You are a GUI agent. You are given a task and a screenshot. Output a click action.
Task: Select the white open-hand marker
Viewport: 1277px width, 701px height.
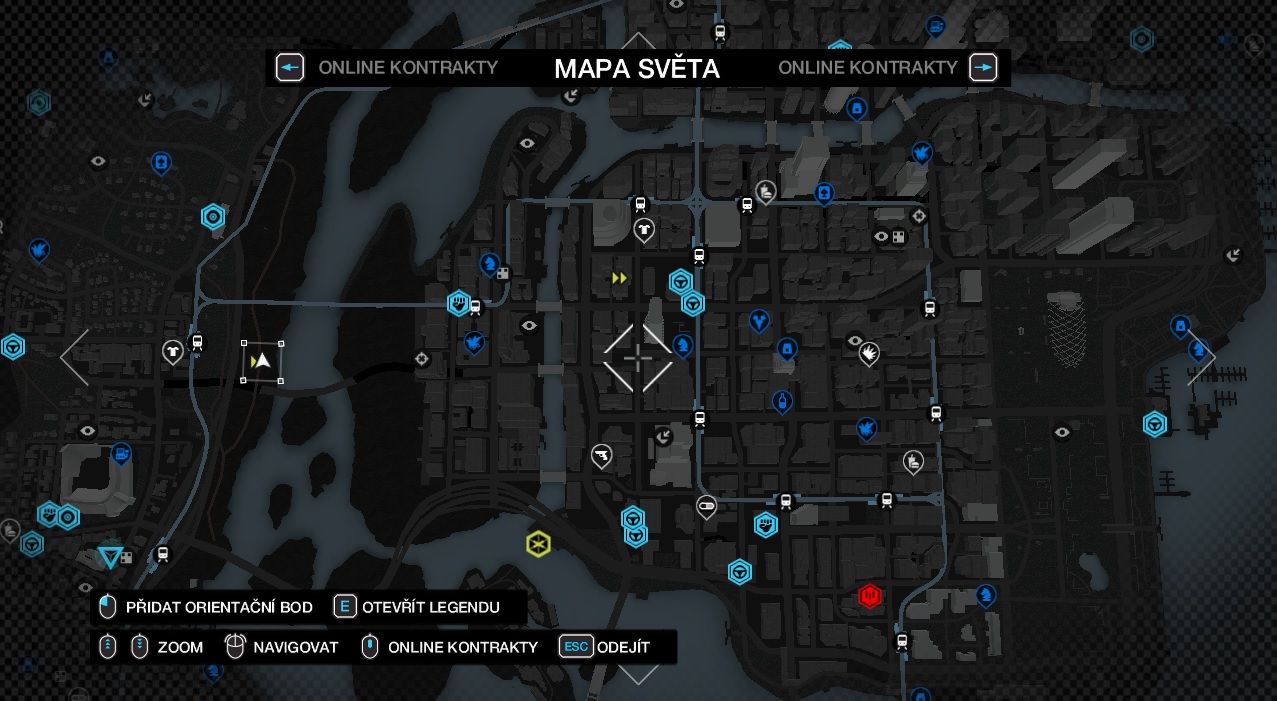click(869, 353)
